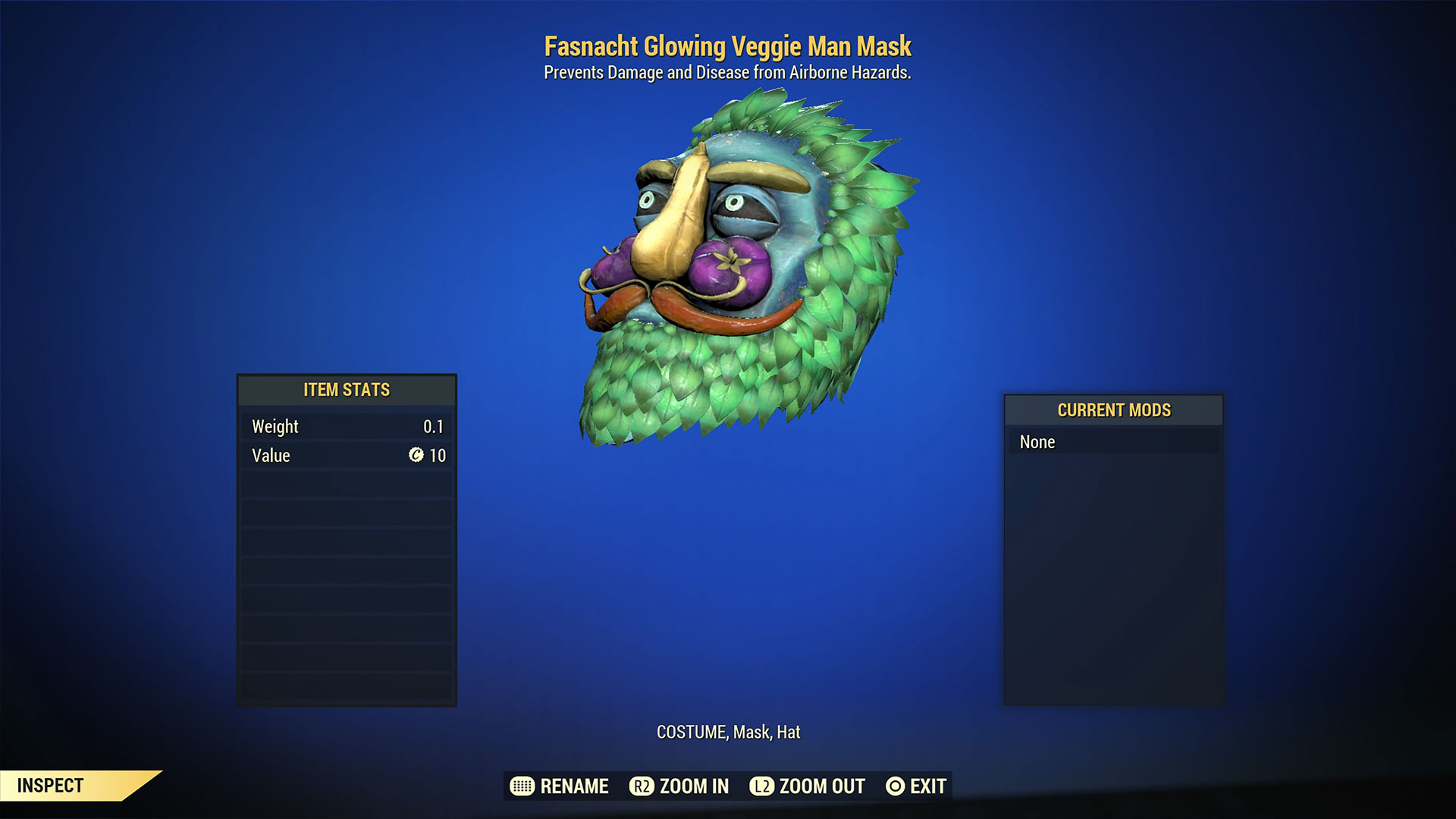Select the None entry under Current Mods
This screenshot has height=819, width=1456.
(x=1112, y=442)
